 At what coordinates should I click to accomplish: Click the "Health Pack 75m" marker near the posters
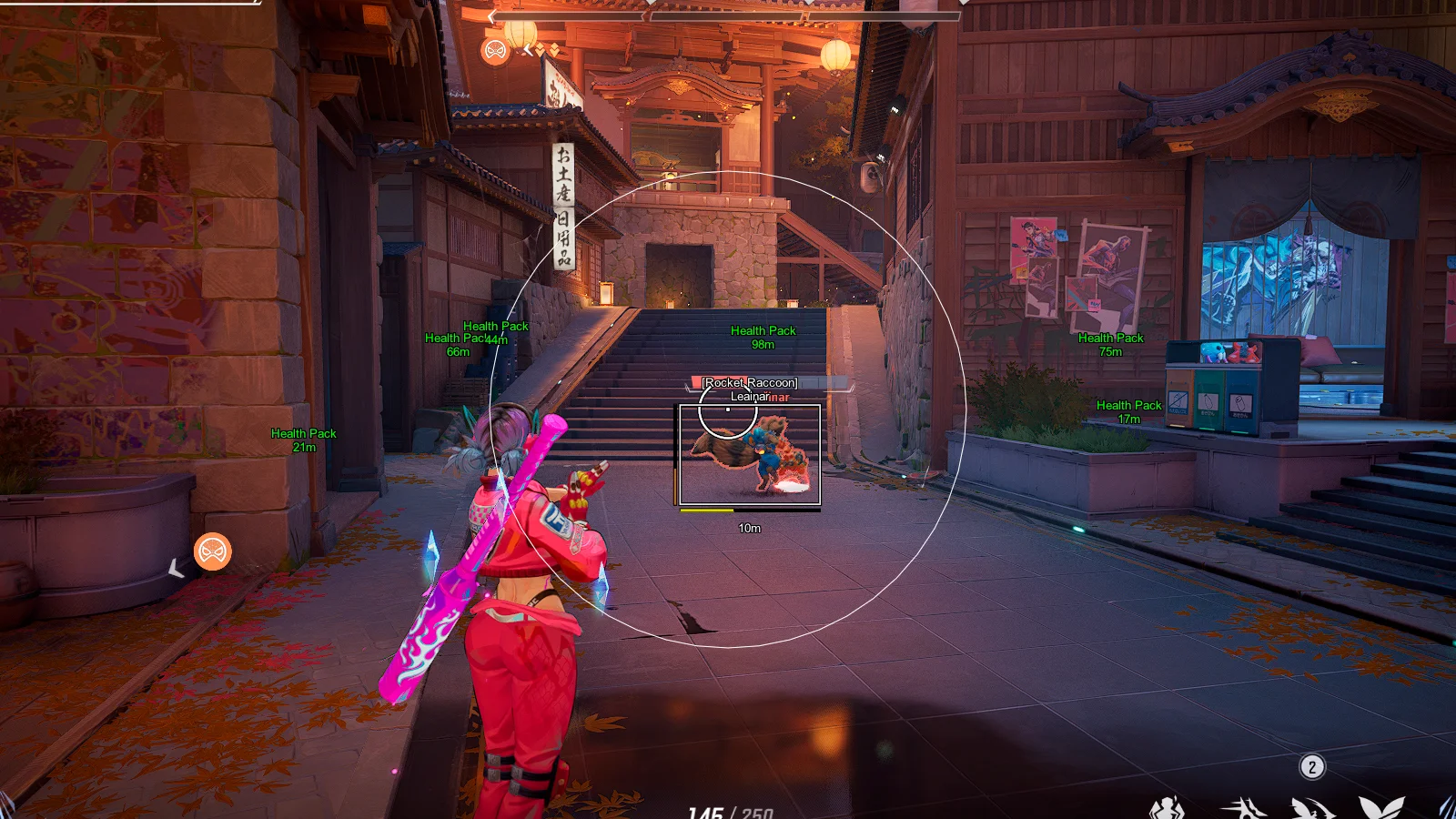[1110, 344]
